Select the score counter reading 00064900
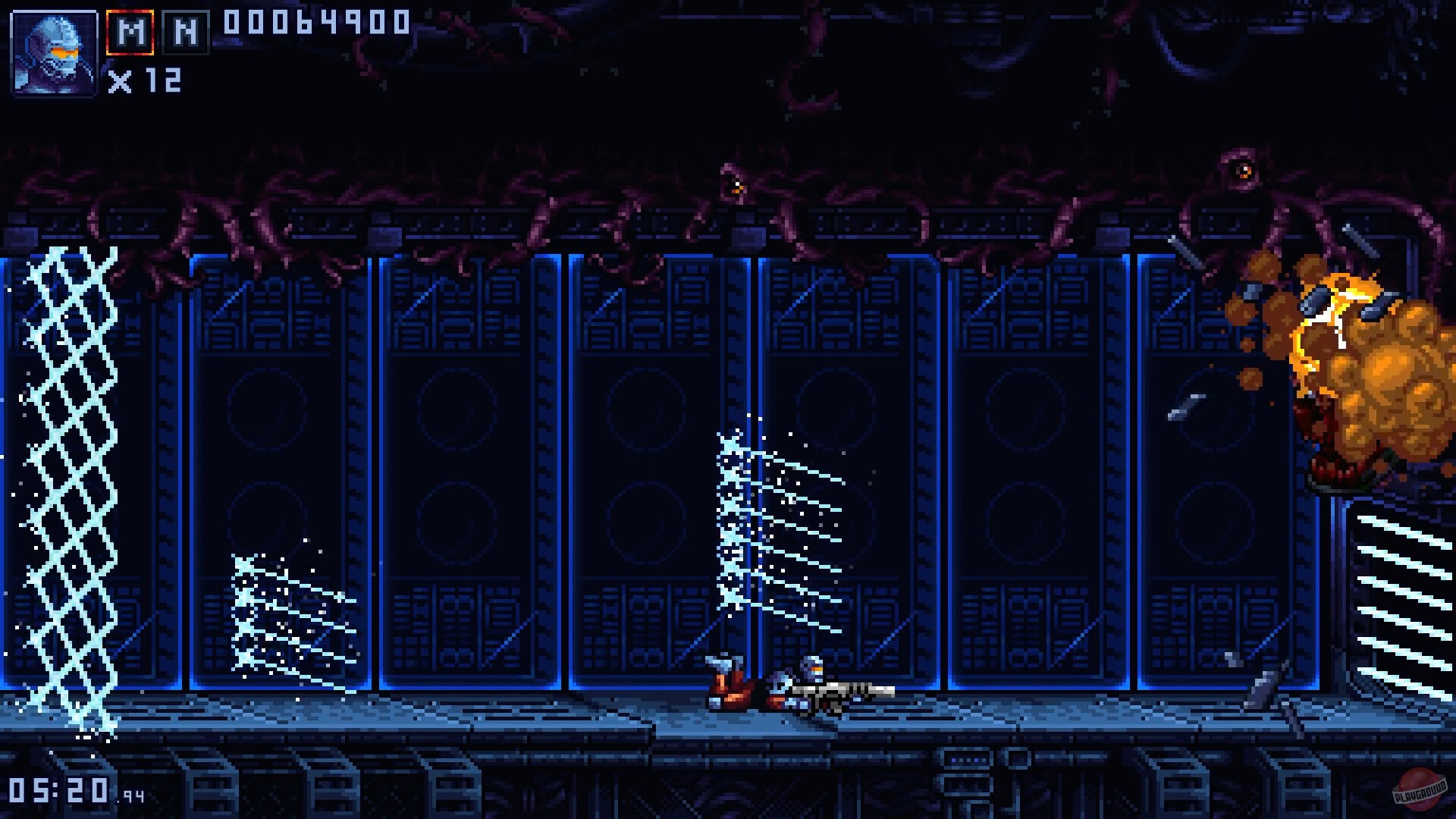The width and height of the screenshot is (1456, 819). 313,24
